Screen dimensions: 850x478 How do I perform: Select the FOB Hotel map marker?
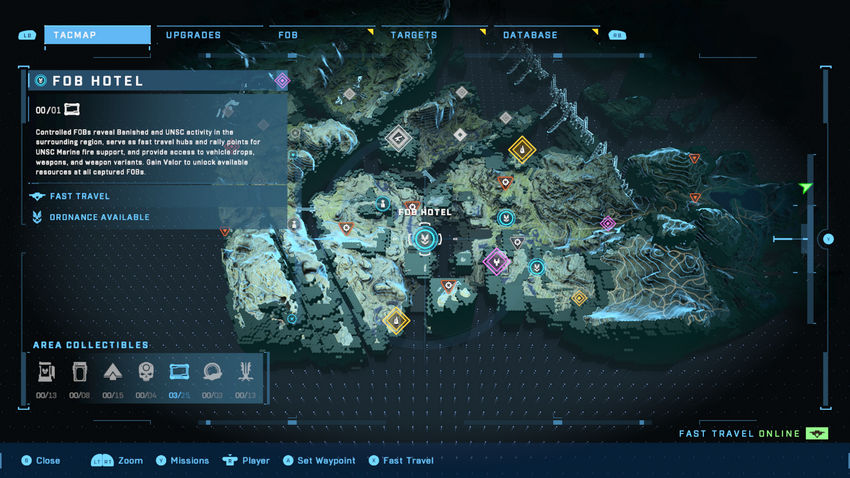425,239
